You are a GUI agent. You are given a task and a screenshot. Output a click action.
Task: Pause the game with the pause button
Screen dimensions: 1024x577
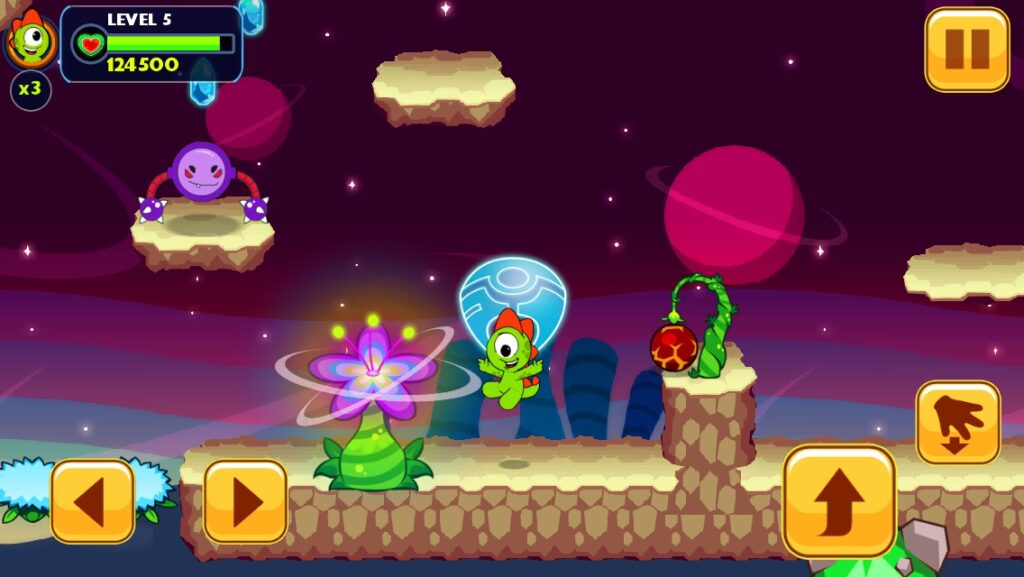click(x=966, y=49)
